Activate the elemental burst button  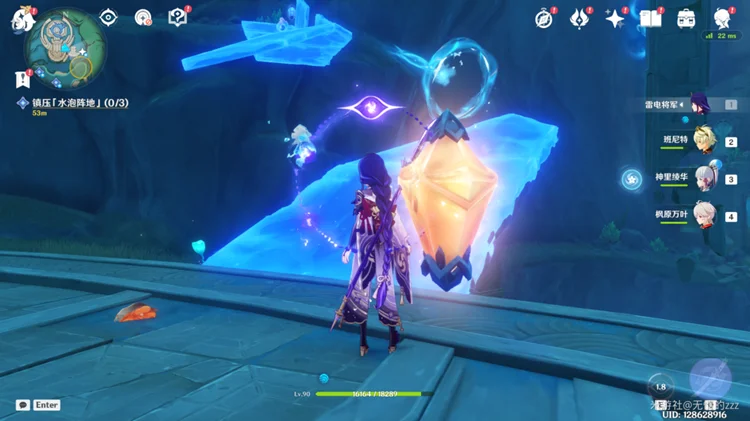click(x=710, y=377)
